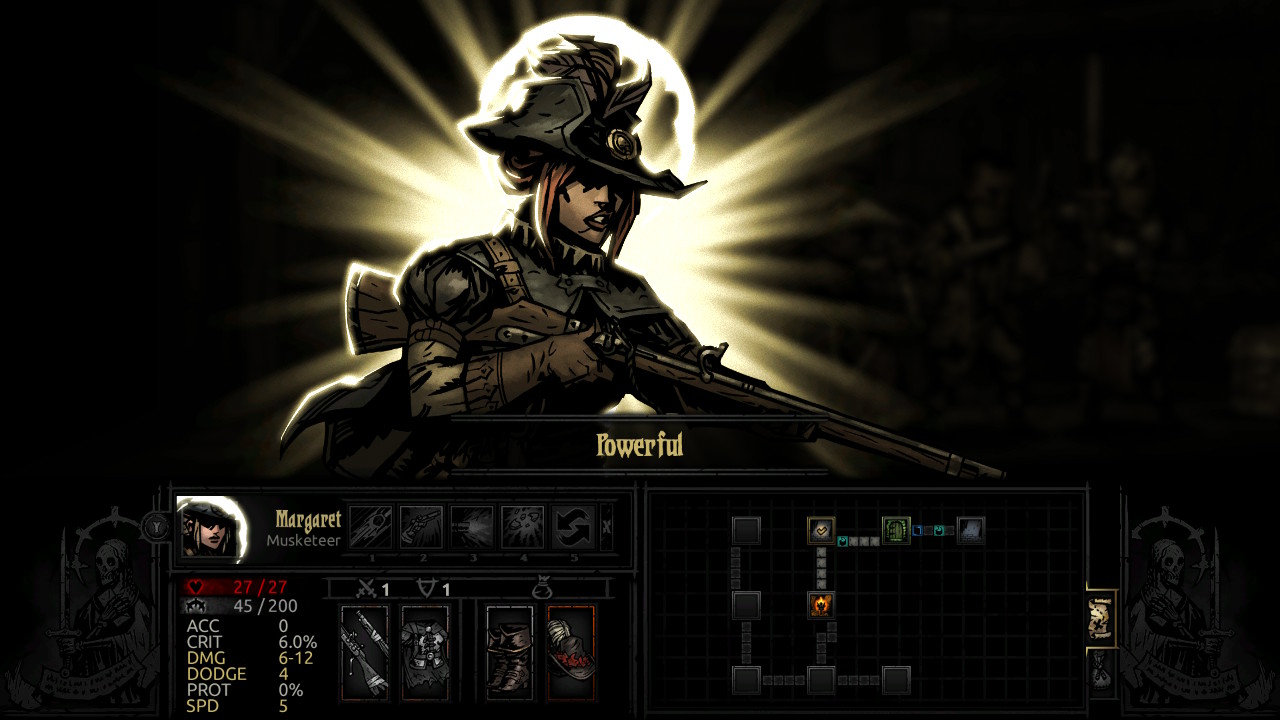This screenshot has width=1280, height=720.
Task: Click the curio marker left of the door room
Action: pos(841,541)
